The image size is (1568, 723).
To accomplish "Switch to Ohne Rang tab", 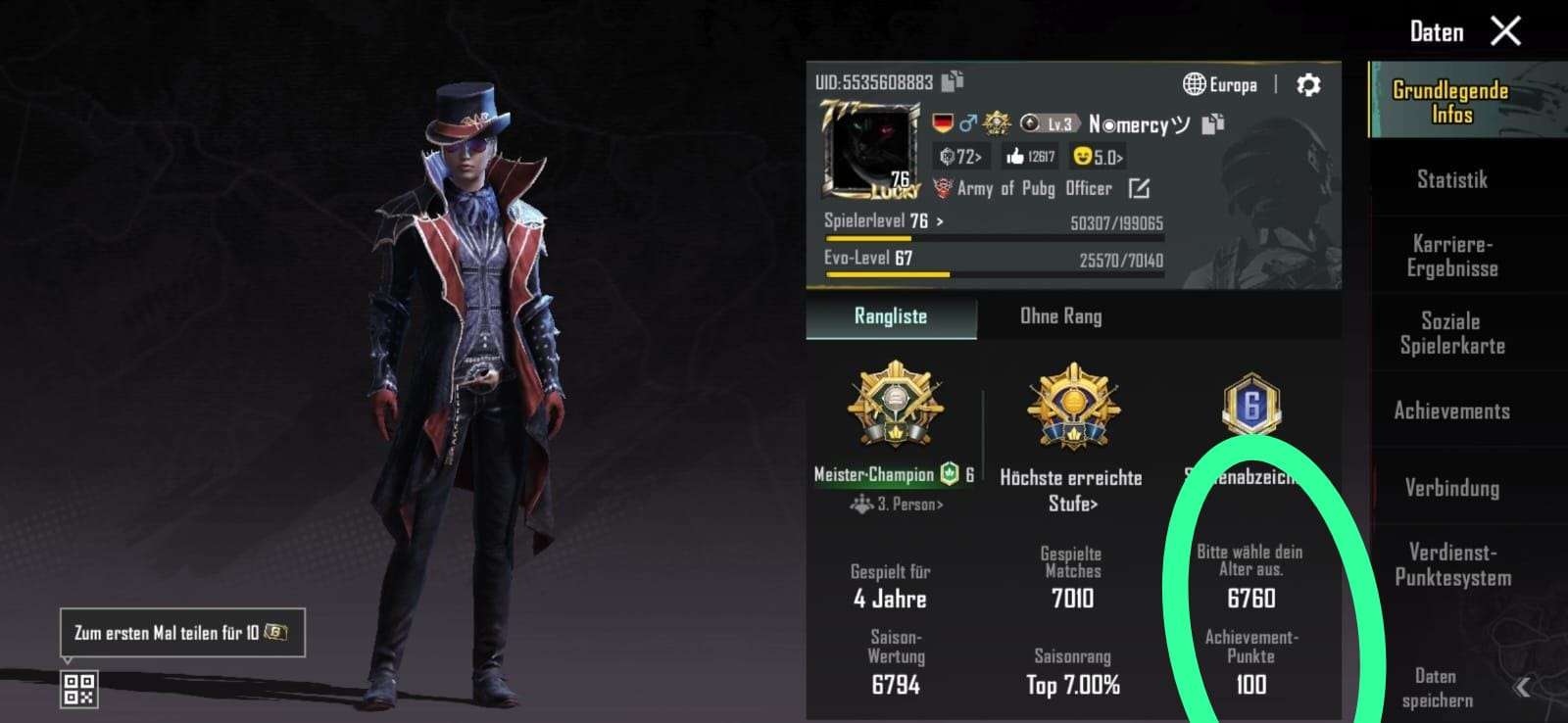I will pyautogui.click(x=1060, y=316).
